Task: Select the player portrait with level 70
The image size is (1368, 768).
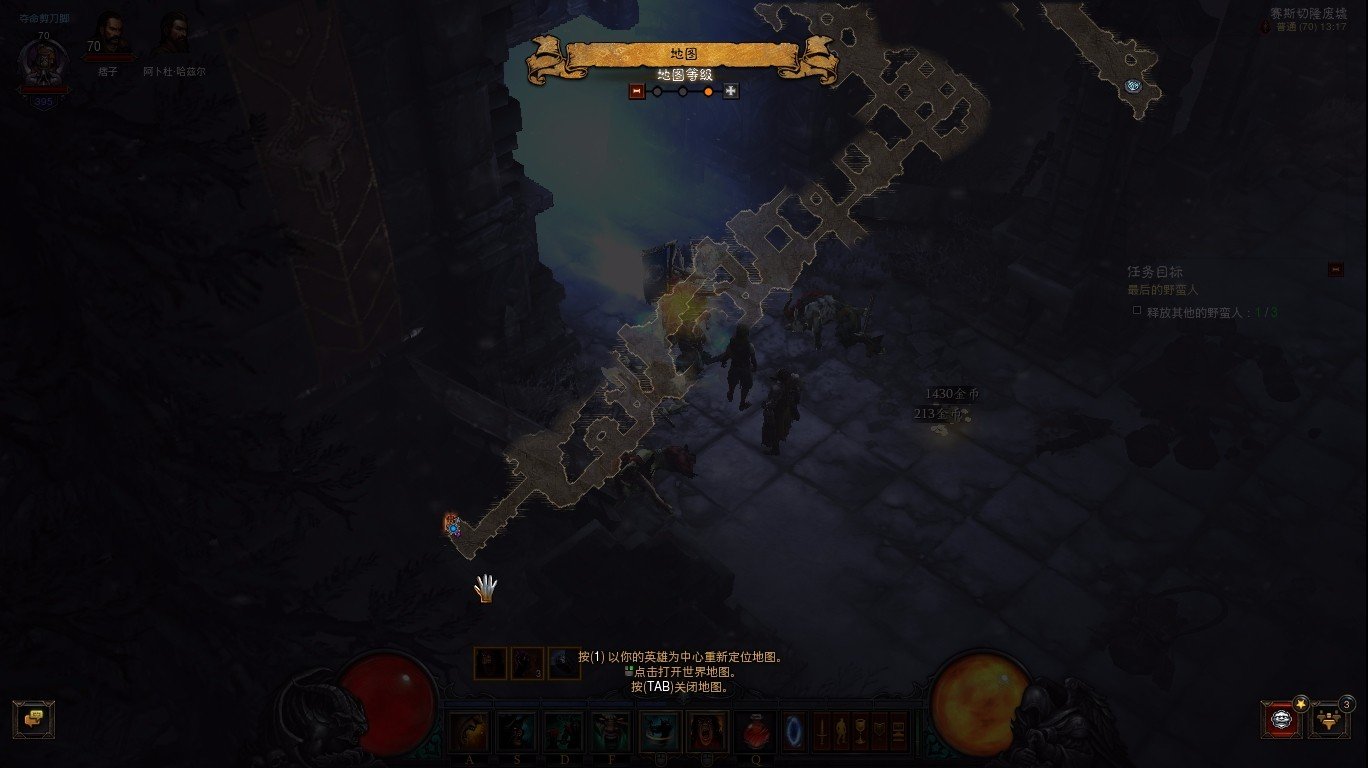Action: [44, 65]
